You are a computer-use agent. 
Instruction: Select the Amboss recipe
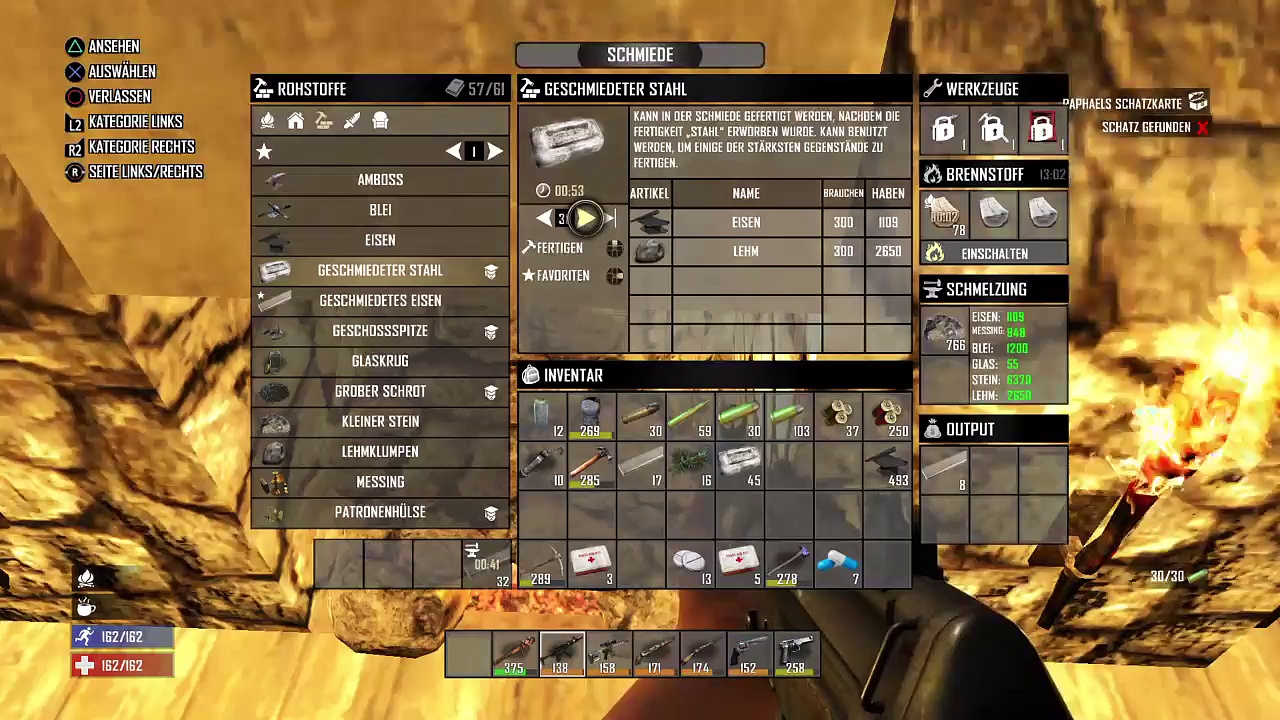pos(380,180)
